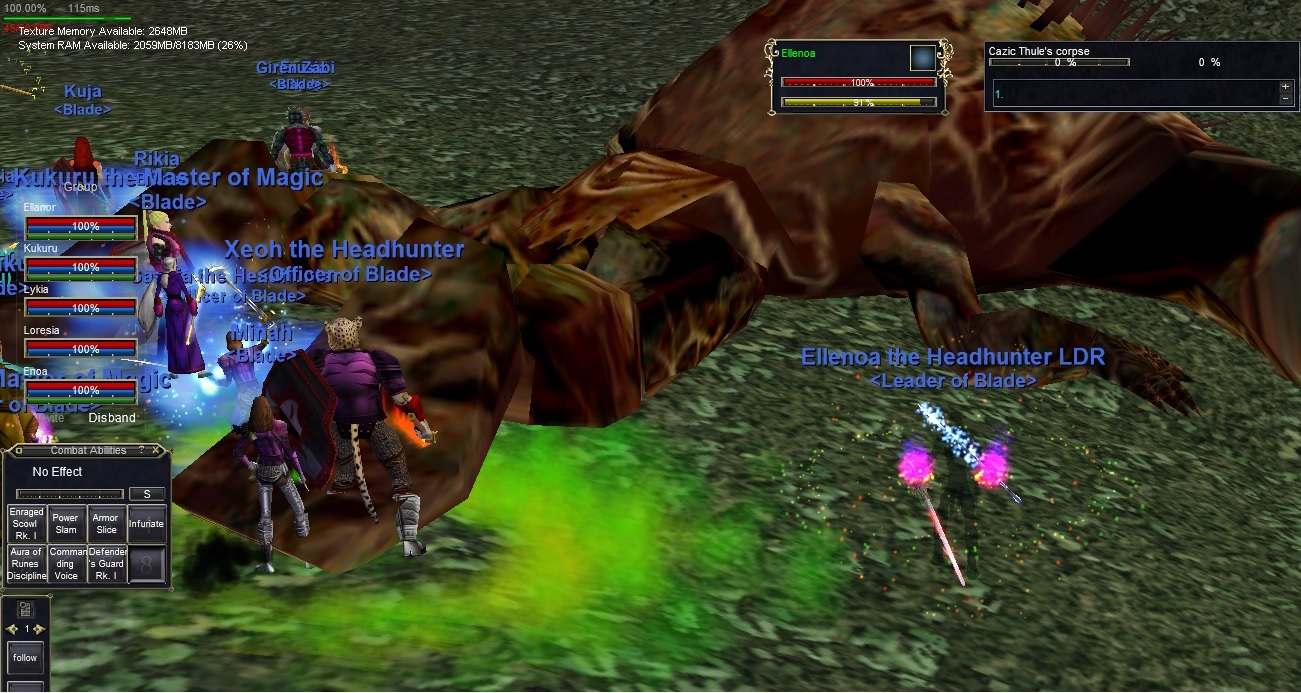The width and height of the screenshot is (1301, 693).
Task: Go to the next hotbar page
Action: 39,629
